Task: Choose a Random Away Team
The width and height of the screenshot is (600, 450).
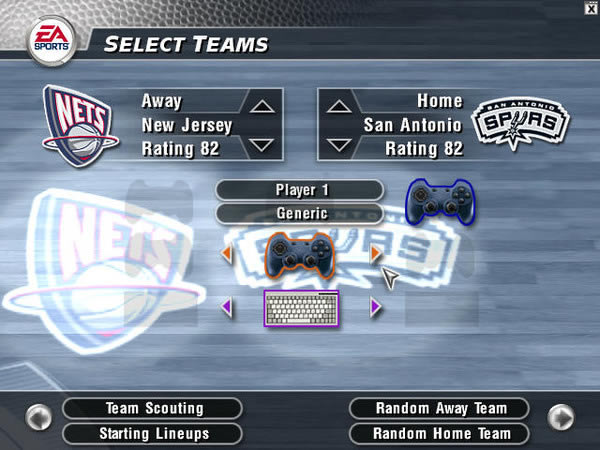Action: (440, 408)
